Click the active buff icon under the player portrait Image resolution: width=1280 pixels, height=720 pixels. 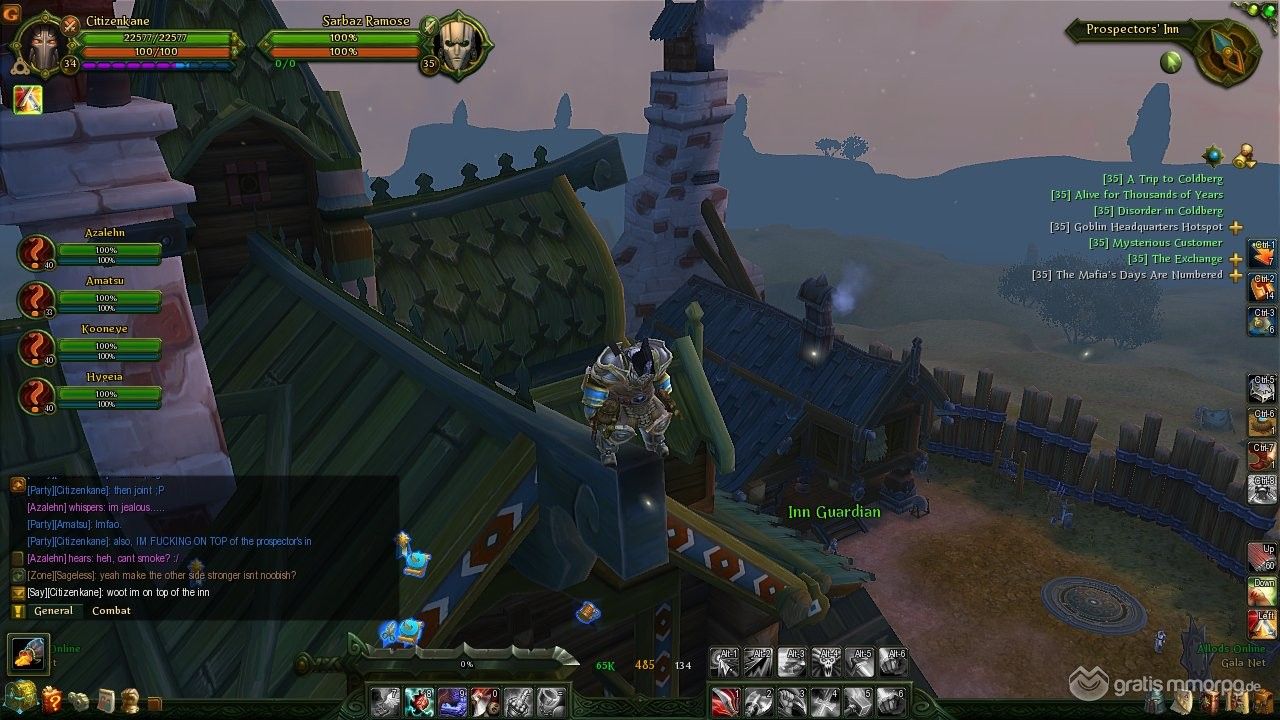tap(27, 99)
